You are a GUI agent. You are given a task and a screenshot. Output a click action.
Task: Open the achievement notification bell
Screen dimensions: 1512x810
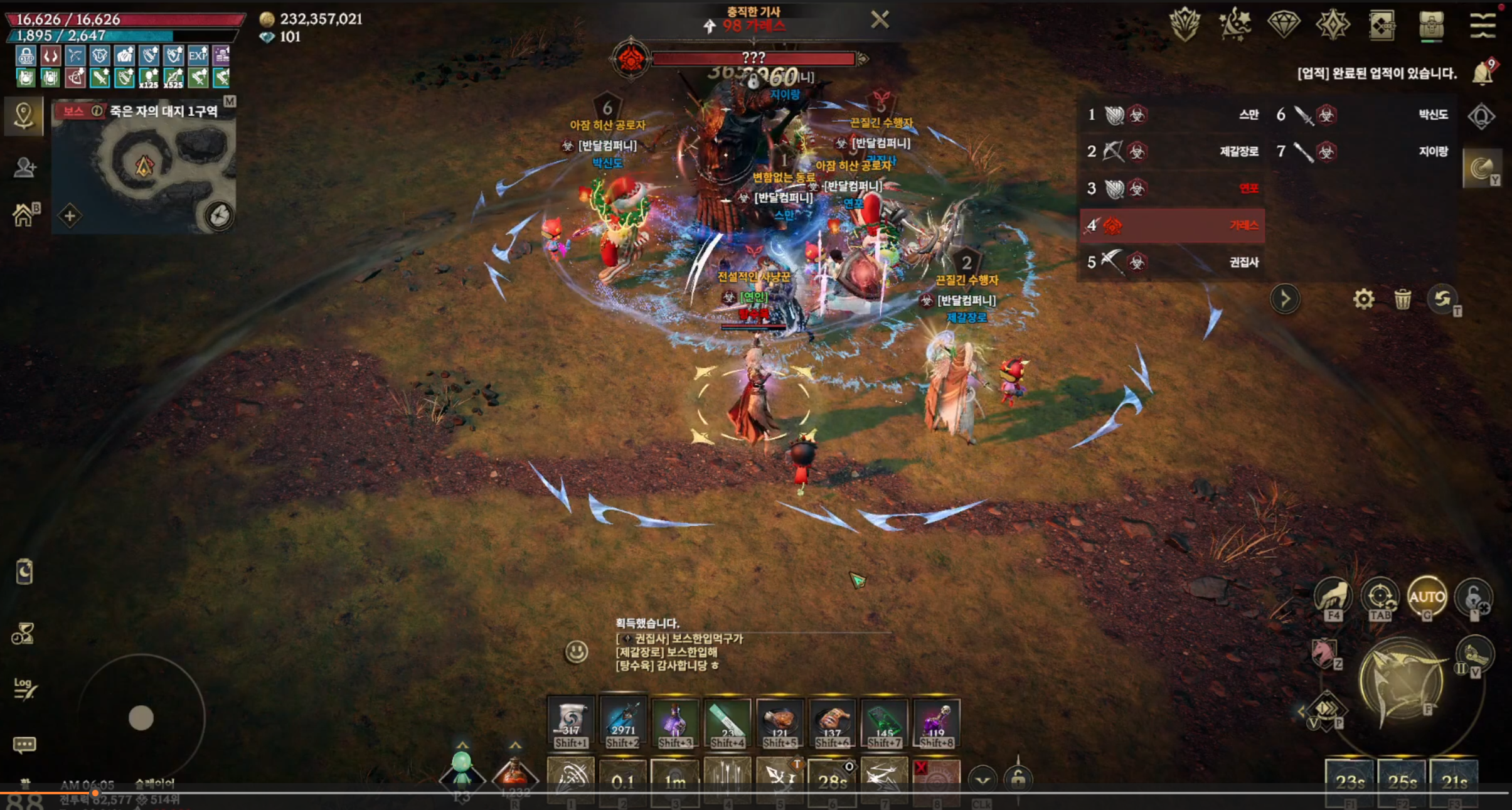(1483, 73)
